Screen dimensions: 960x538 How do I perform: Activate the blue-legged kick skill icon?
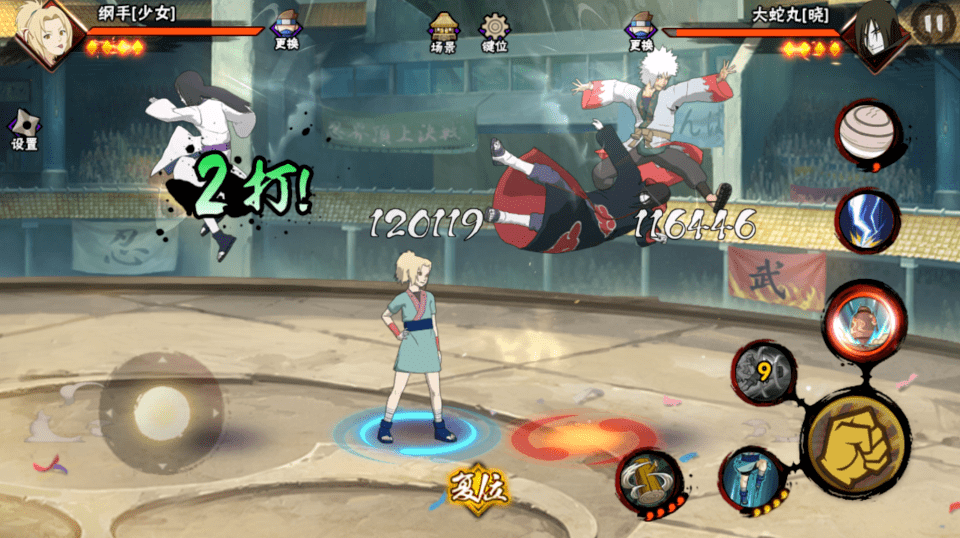(752, 478)
